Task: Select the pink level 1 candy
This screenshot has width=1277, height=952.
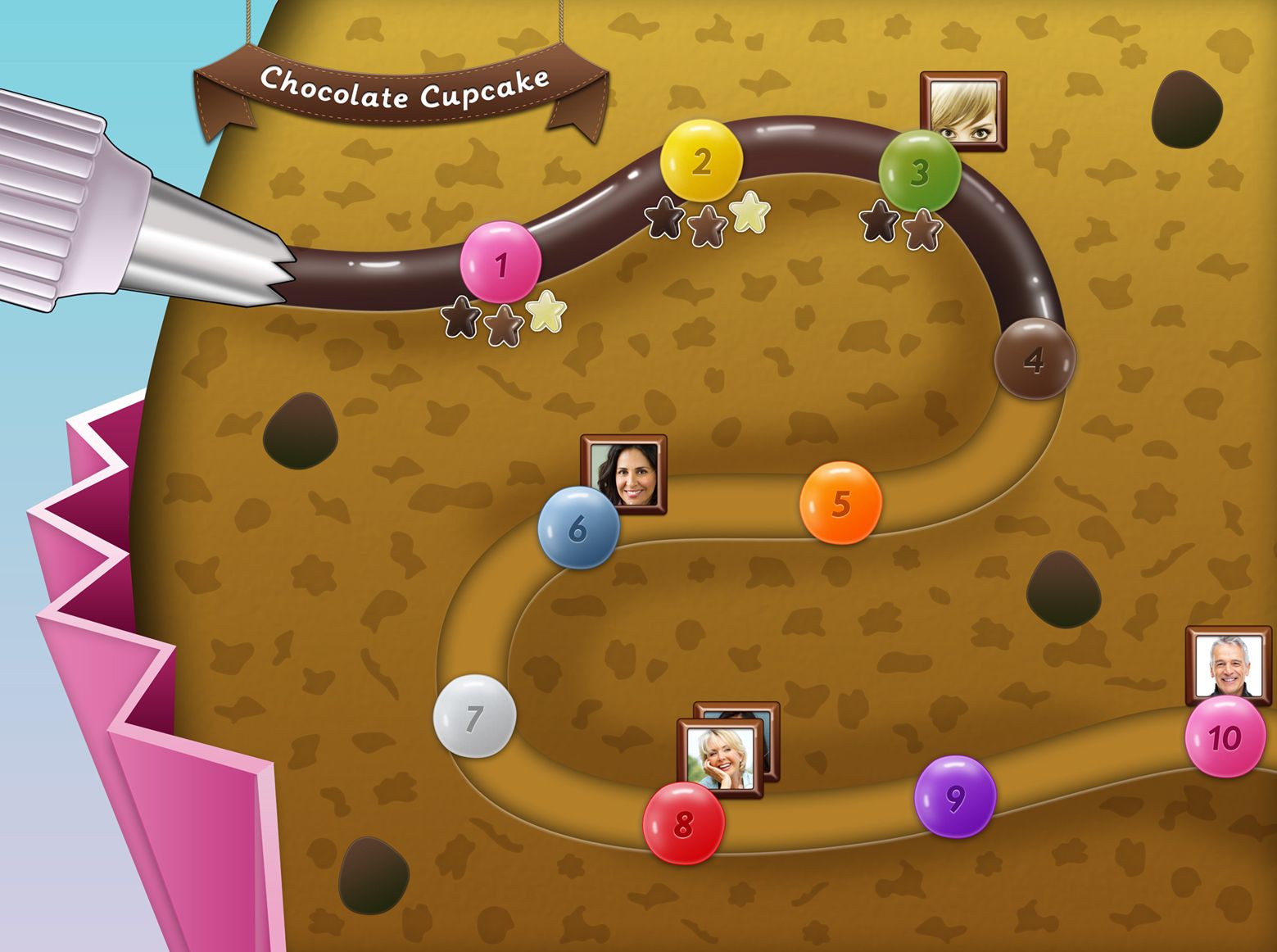Action: pos(500,262)
